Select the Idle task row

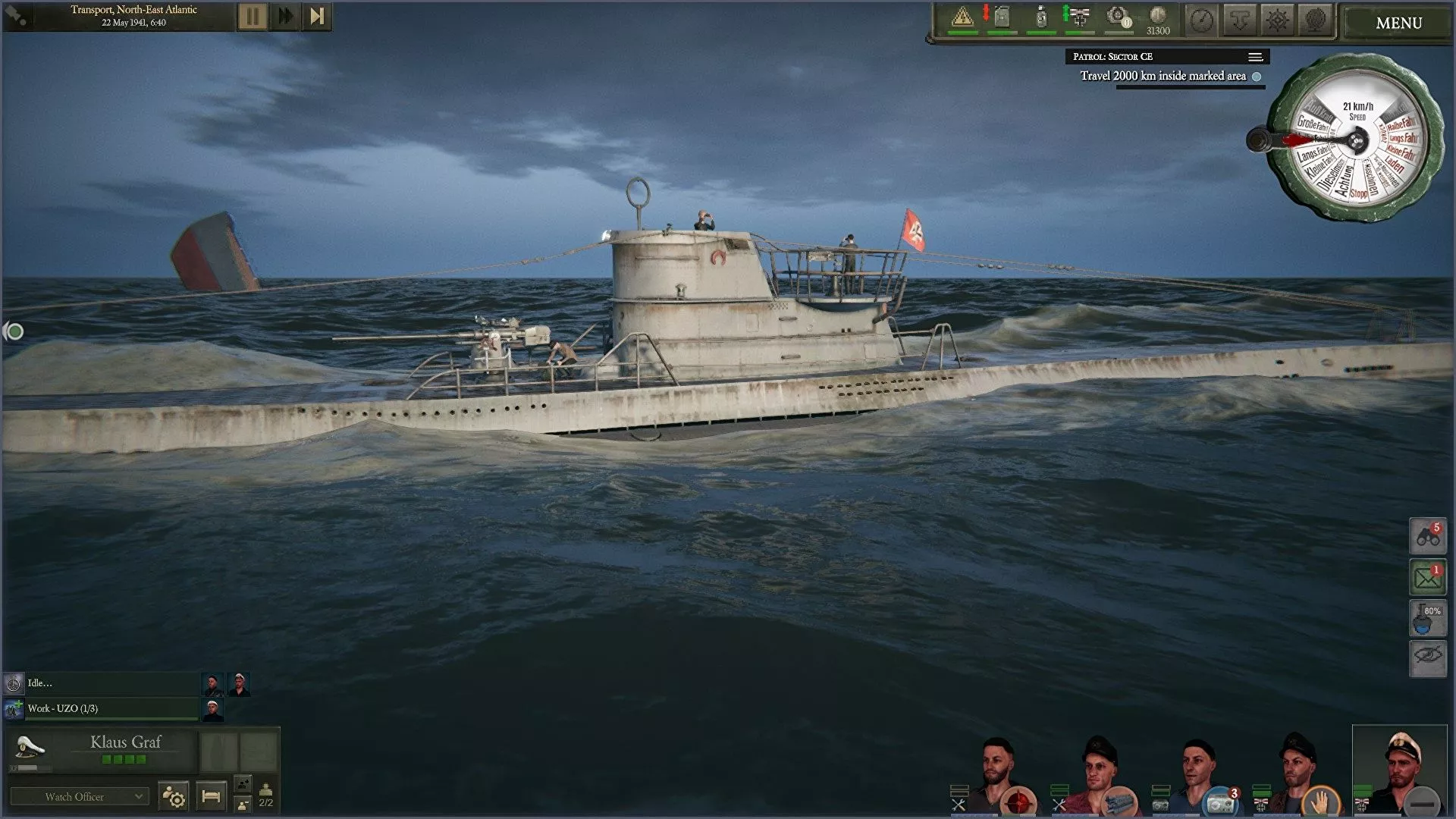point(102,683)
